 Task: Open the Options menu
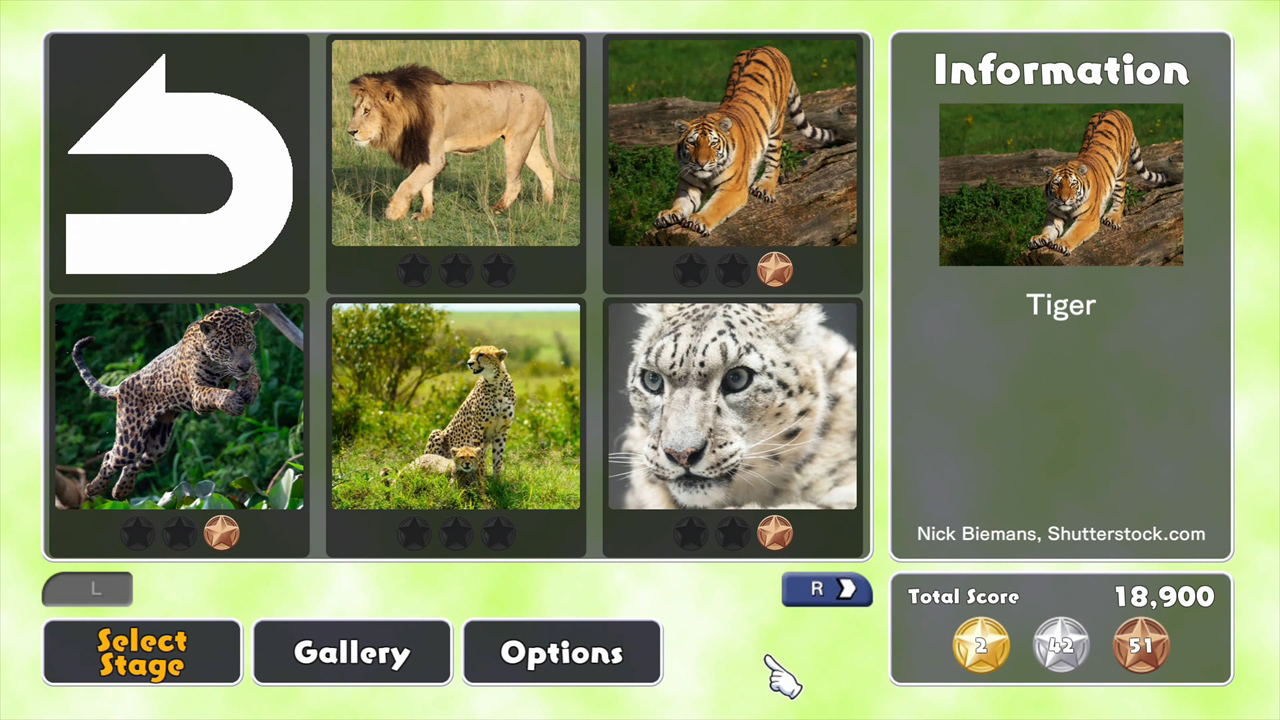(562, 652)
